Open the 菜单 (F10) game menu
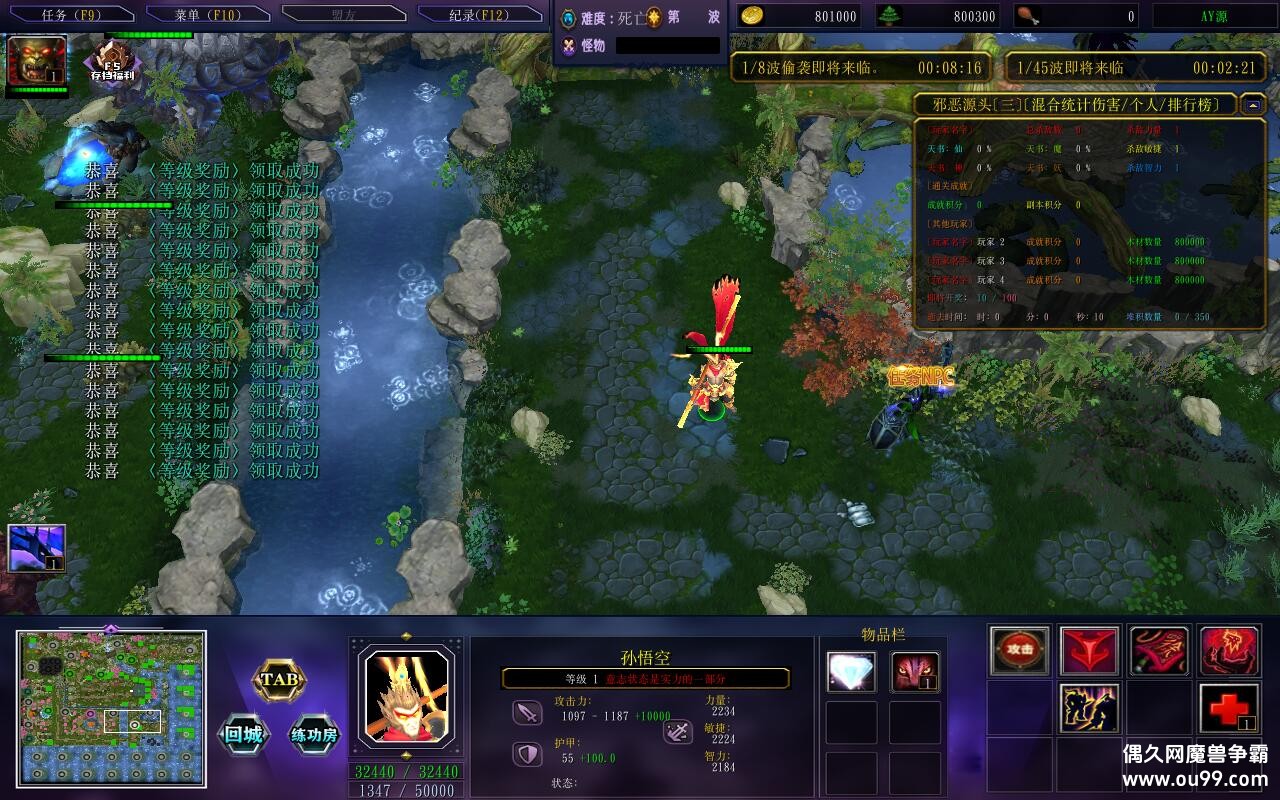This screenshot has height=800, width=1280. pos(207,15)
